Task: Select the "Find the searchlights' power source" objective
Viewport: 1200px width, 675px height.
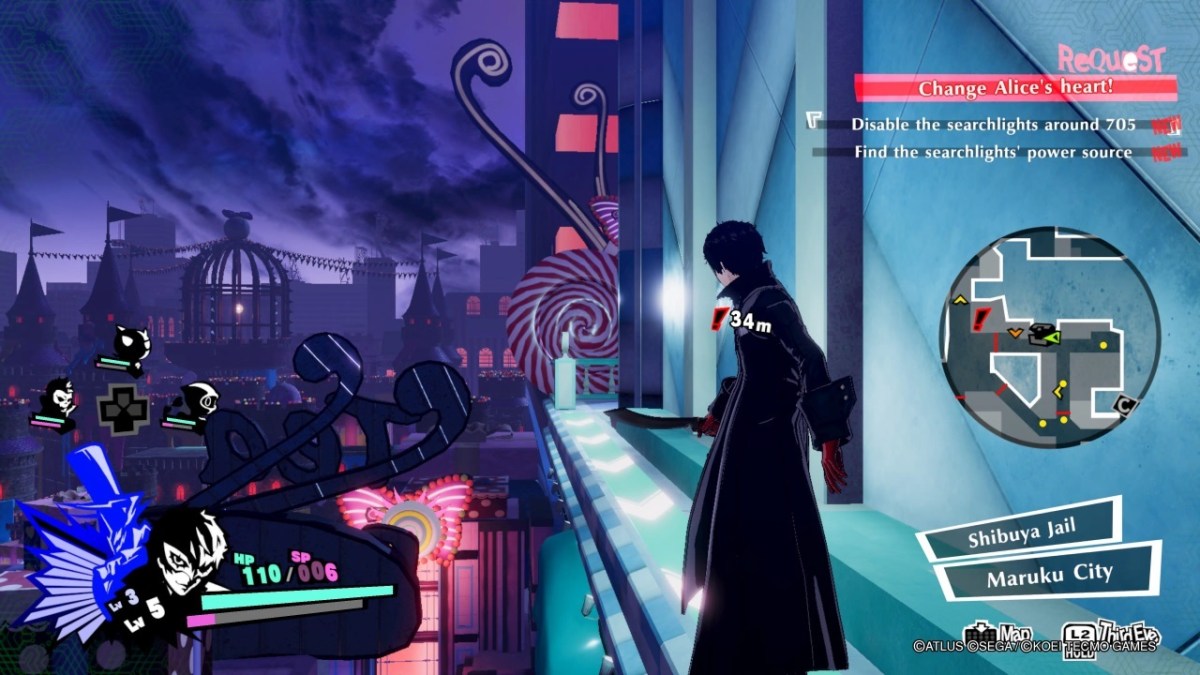Action: 992,152
